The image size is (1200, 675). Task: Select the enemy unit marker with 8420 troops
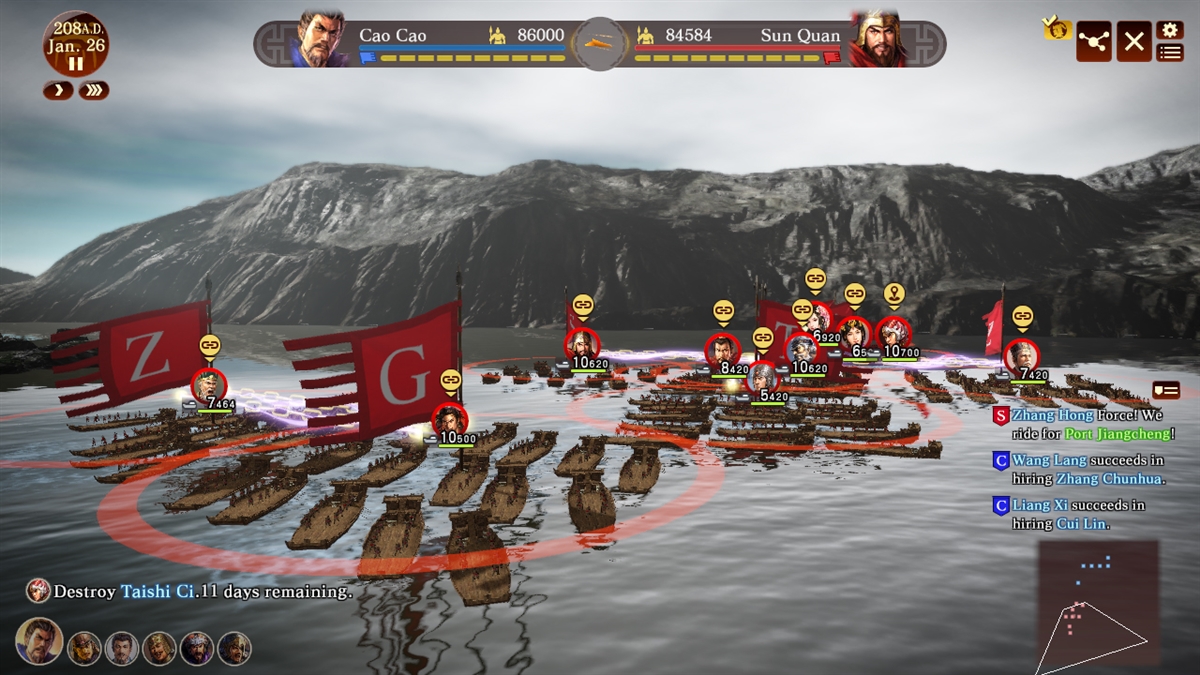point(722,351)
